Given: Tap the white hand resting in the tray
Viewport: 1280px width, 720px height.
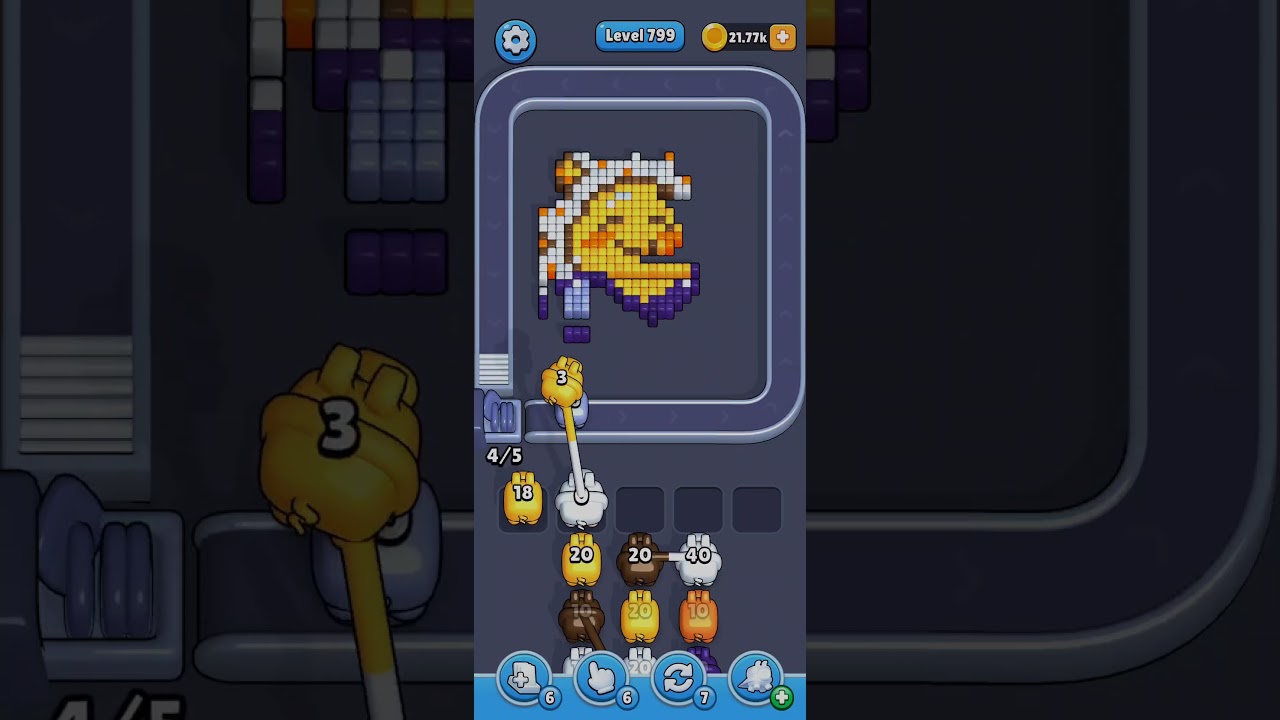Looking at the screenshot, I should coord(584,498).
